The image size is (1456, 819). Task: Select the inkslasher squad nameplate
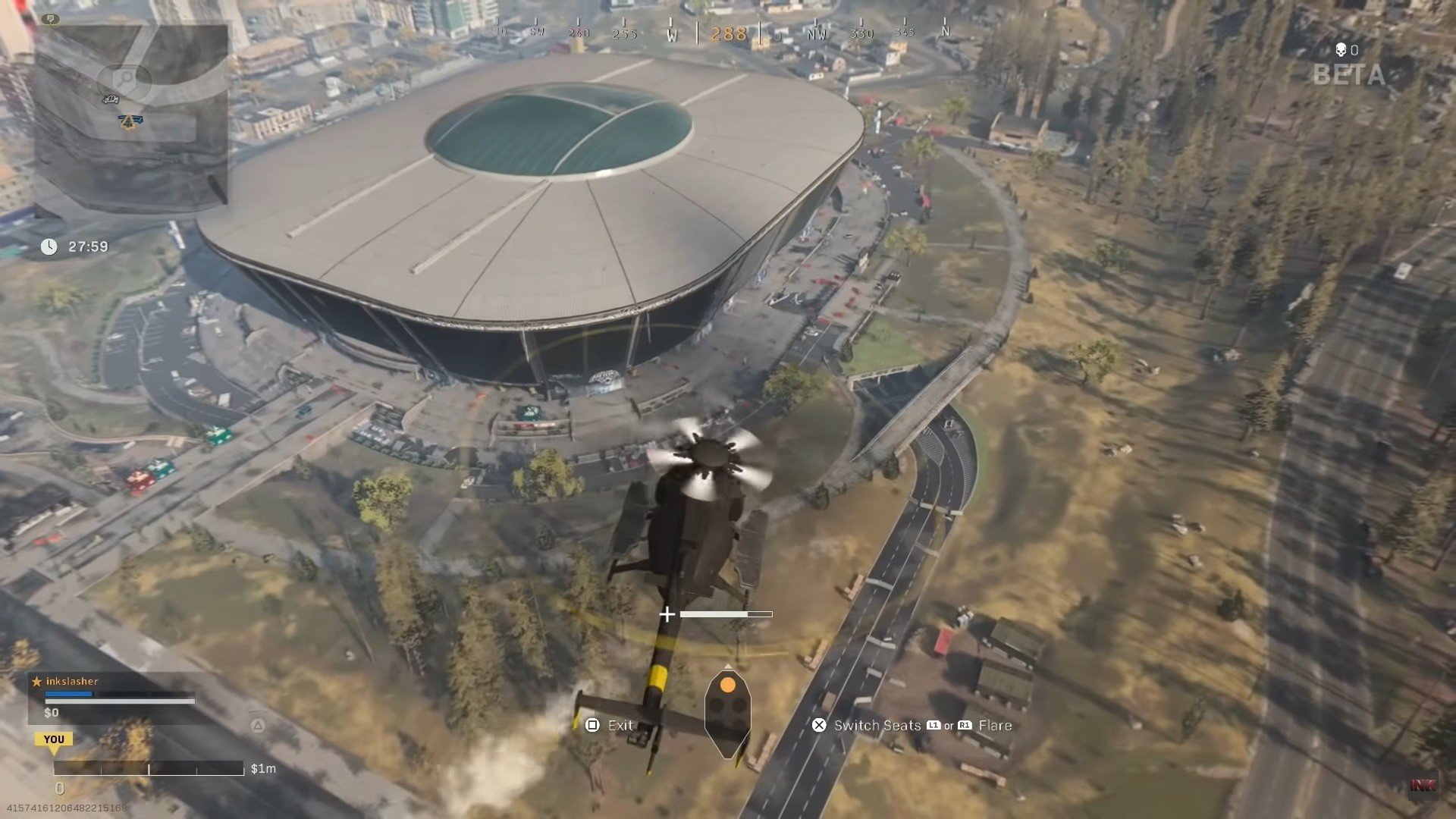[72, 681]
